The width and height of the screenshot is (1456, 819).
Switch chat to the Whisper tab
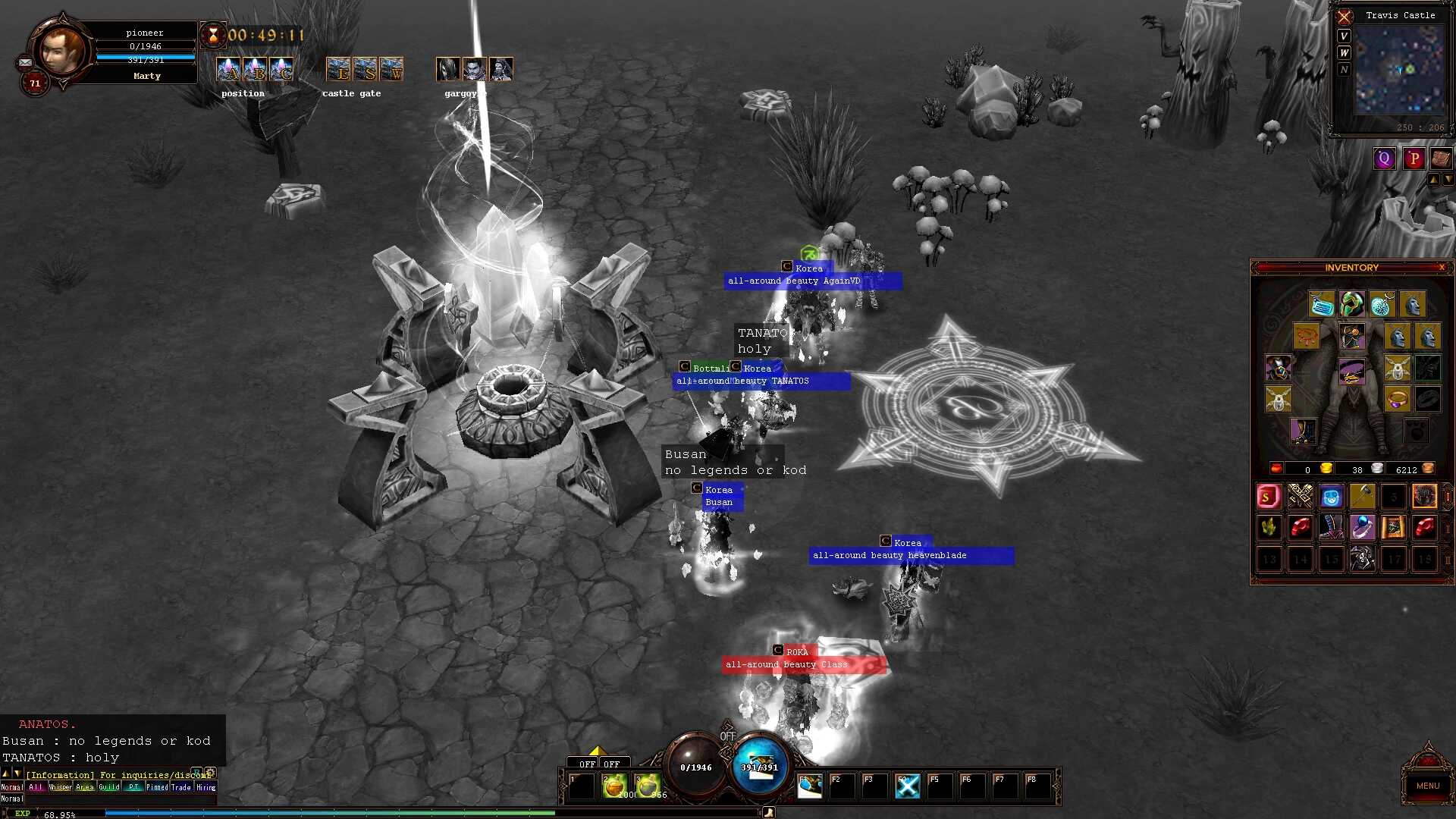[60, 787]
